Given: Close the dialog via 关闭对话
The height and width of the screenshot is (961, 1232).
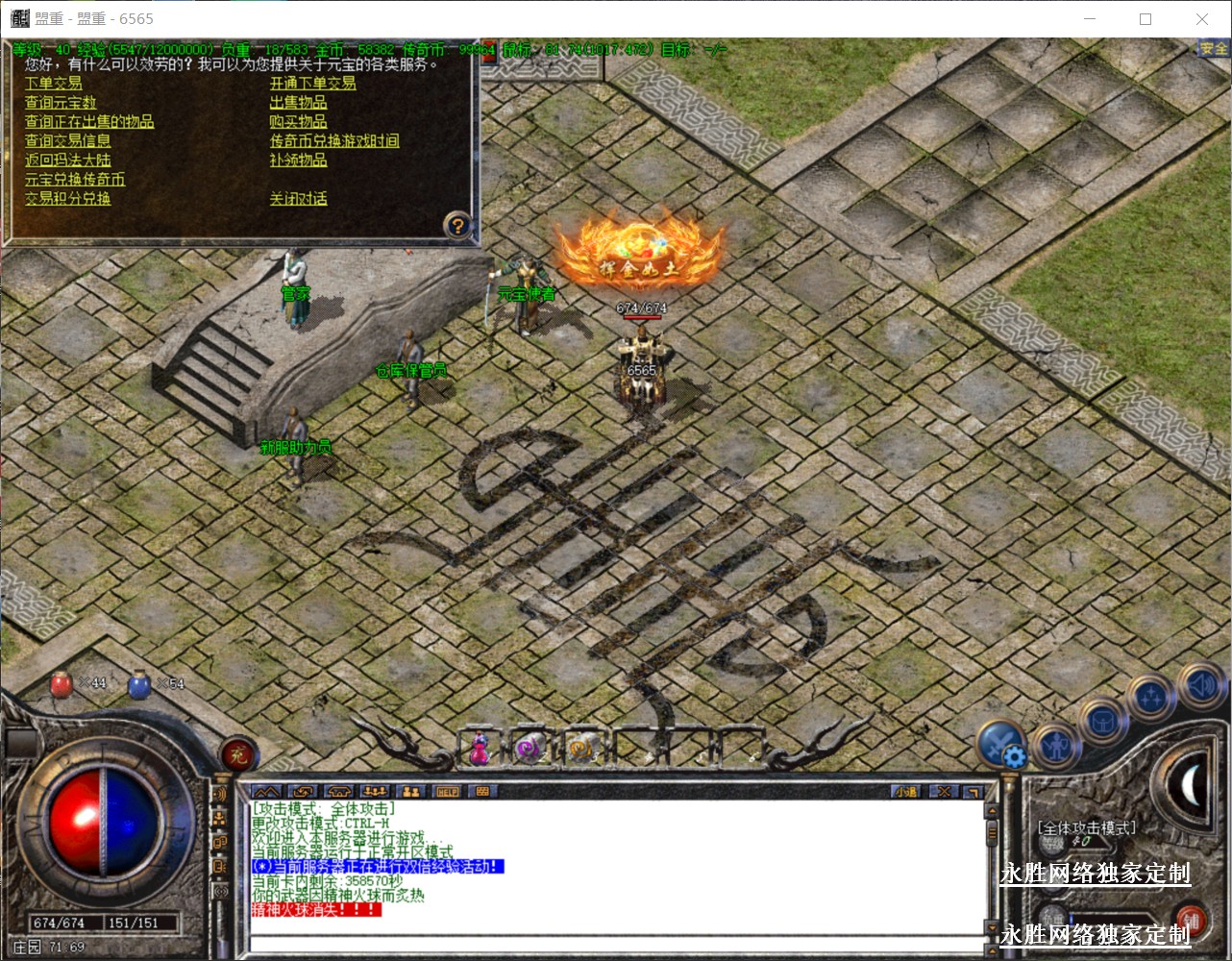Looking at the screenshot, I should (x=298, y=199).
